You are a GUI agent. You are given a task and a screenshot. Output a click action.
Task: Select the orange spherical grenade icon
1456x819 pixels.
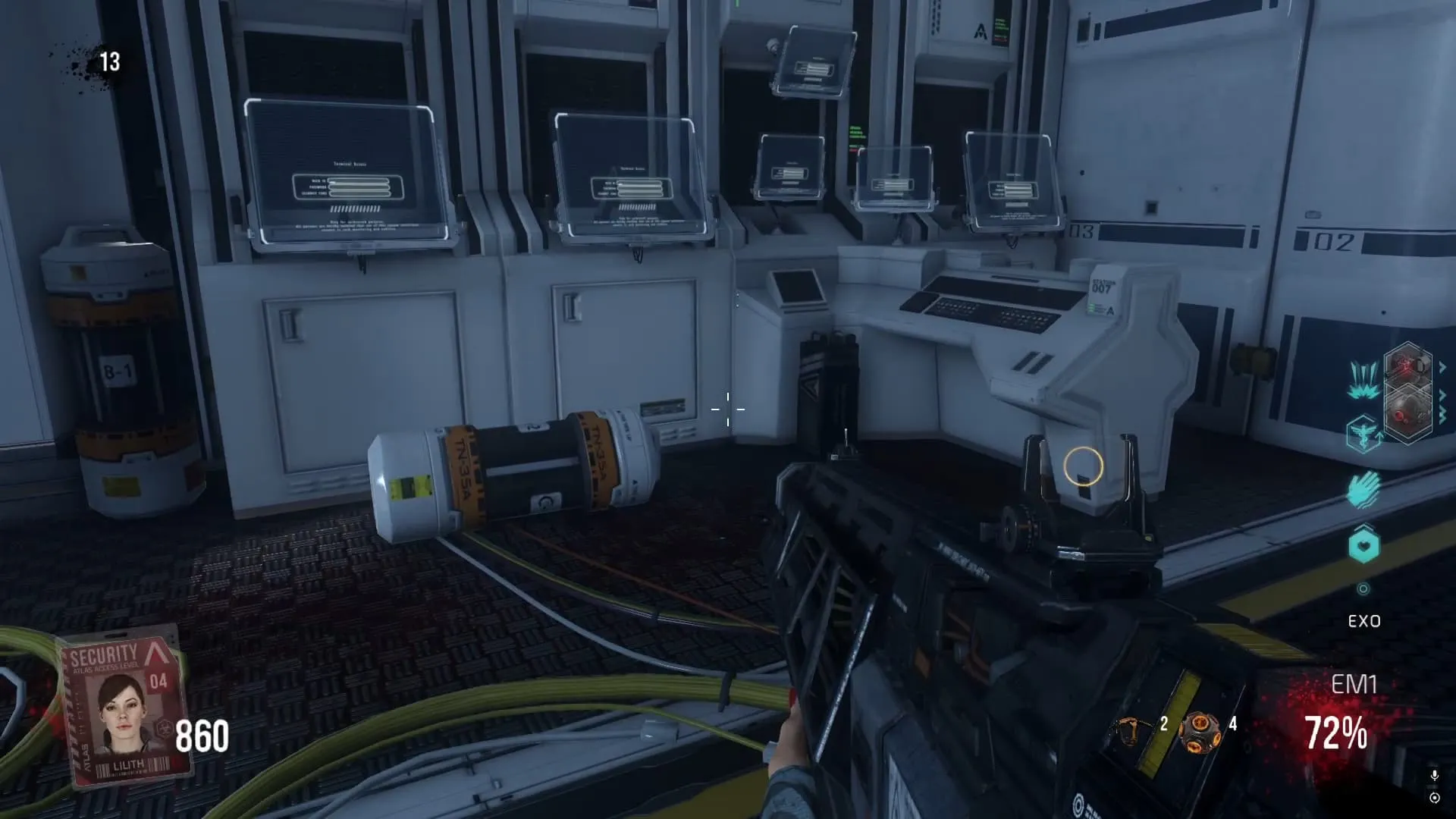coord(1200,732)
